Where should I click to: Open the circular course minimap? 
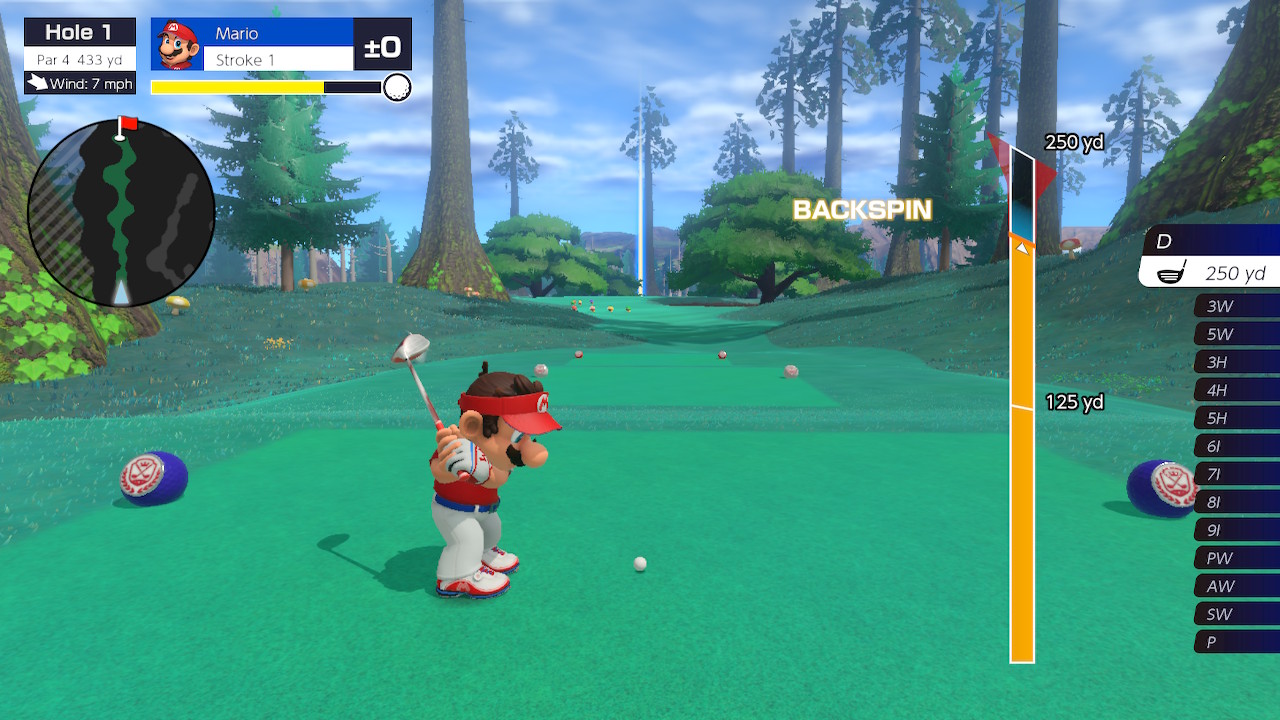[121, 213]
